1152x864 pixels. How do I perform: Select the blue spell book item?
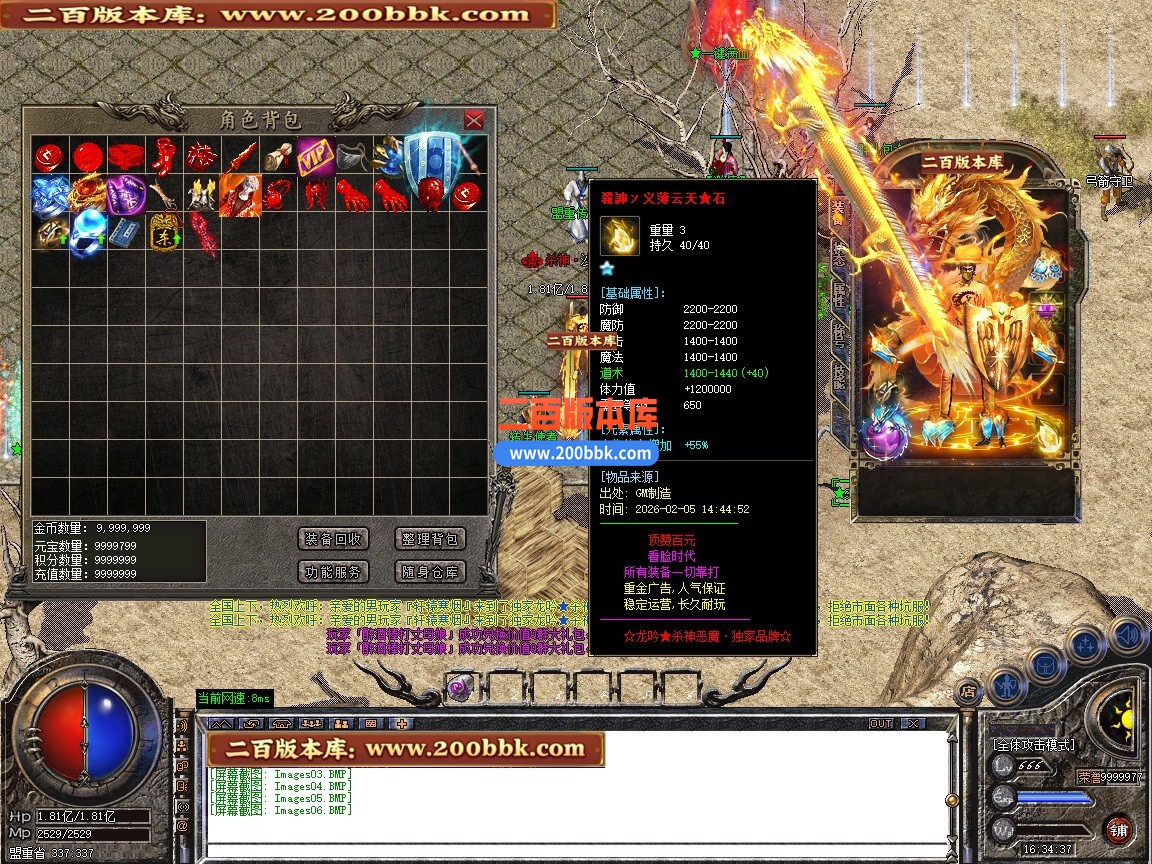tap(124, 232)
